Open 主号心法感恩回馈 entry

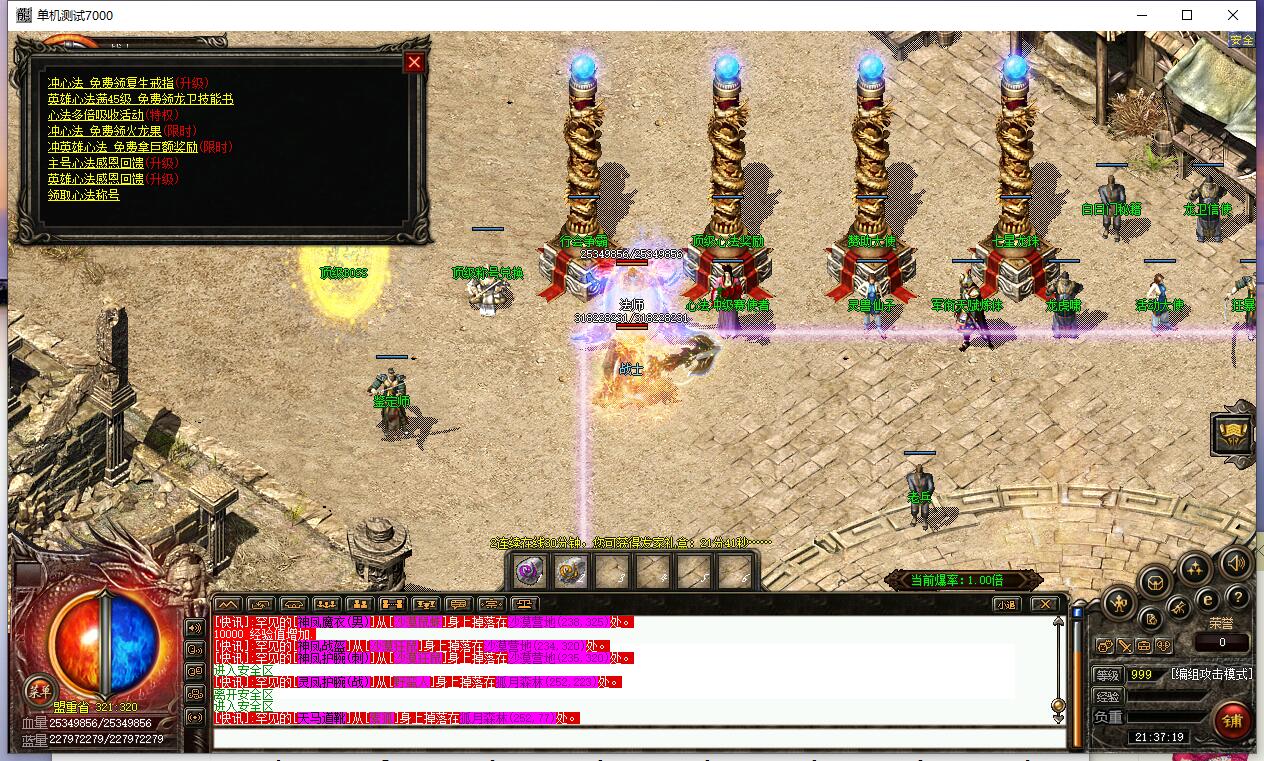[x=96, y=163]
